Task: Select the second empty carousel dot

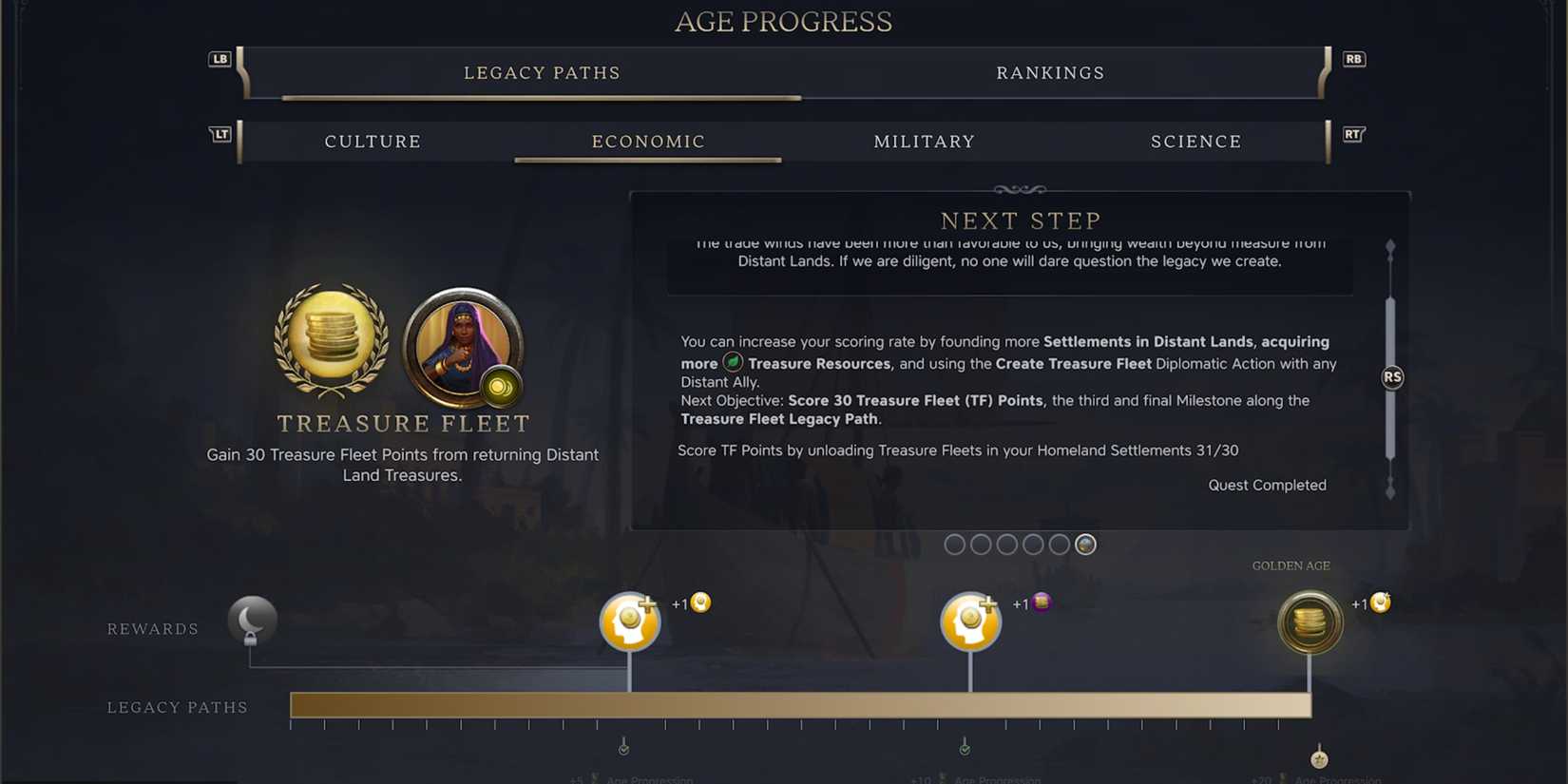Action: 981,544
